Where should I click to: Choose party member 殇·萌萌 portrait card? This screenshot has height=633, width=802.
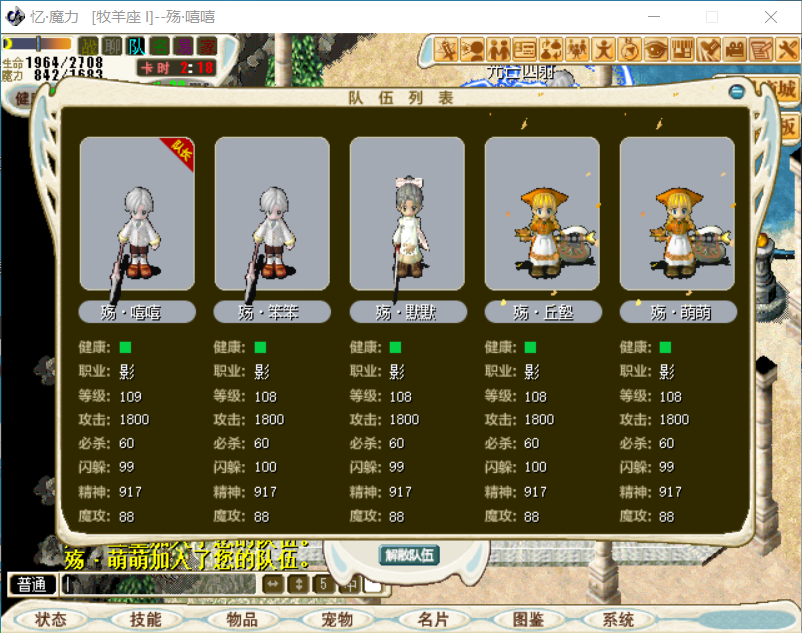[x=677, y=214]
